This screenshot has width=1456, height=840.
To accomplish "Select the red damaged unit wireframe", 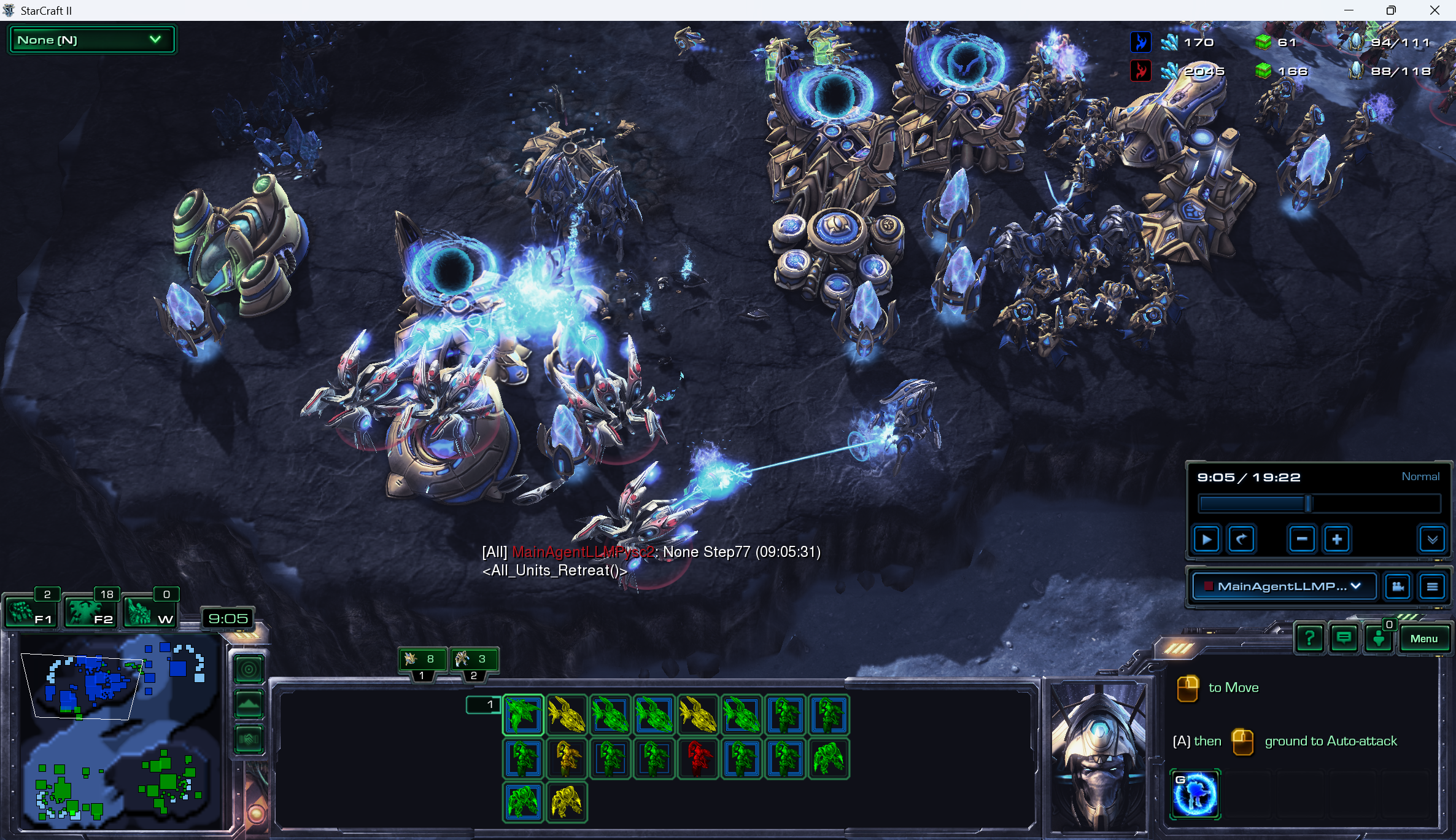I will (698, 759).
